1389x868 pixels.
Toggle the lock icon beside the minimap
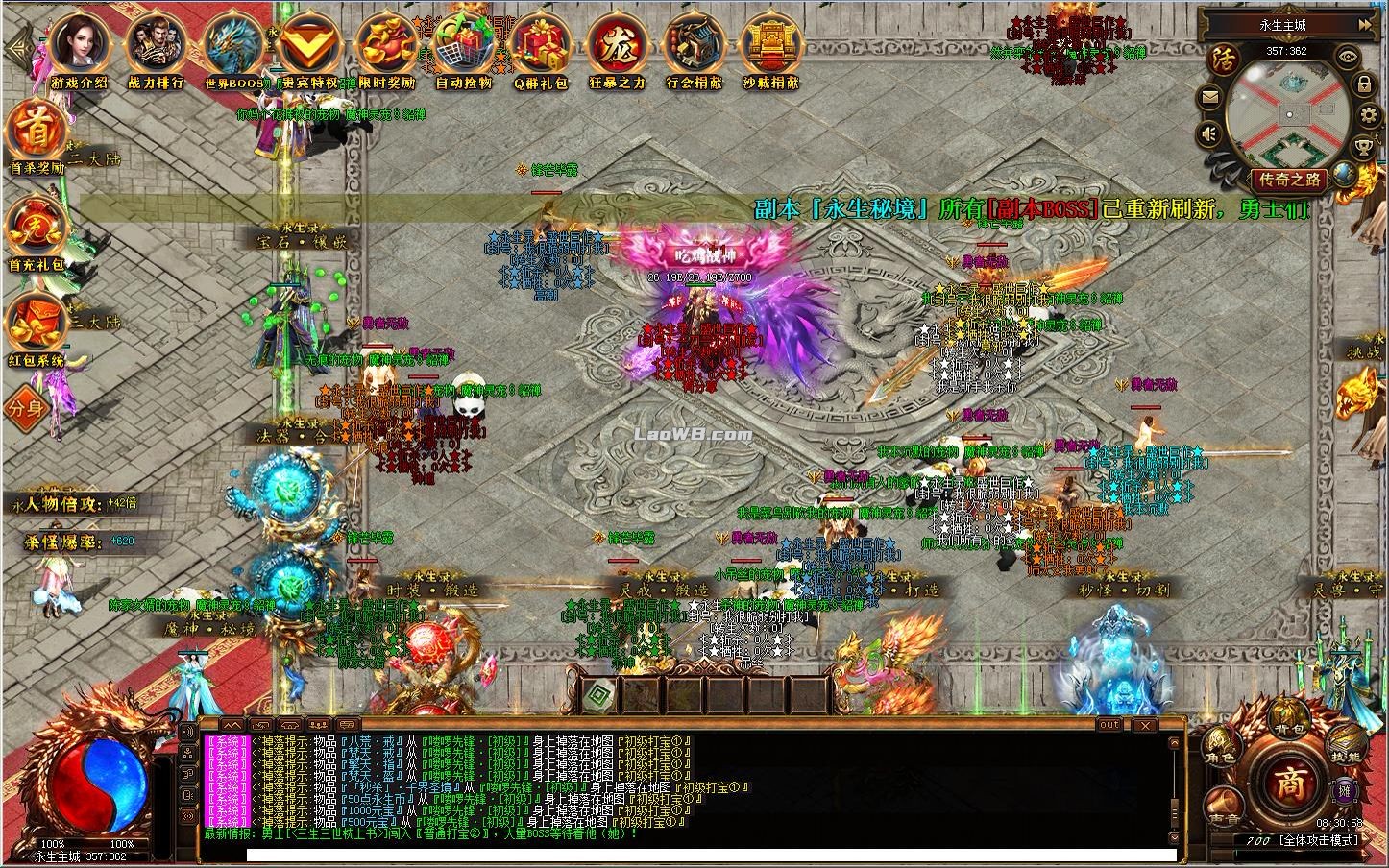coord(1365,84)
